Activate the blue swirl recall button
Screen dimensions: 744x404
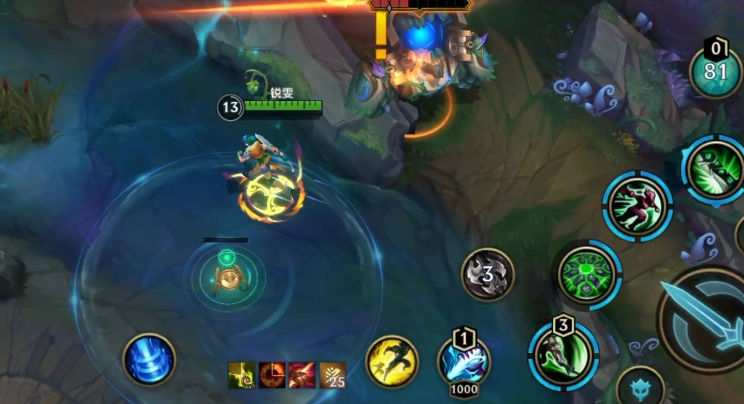(150, 359)
